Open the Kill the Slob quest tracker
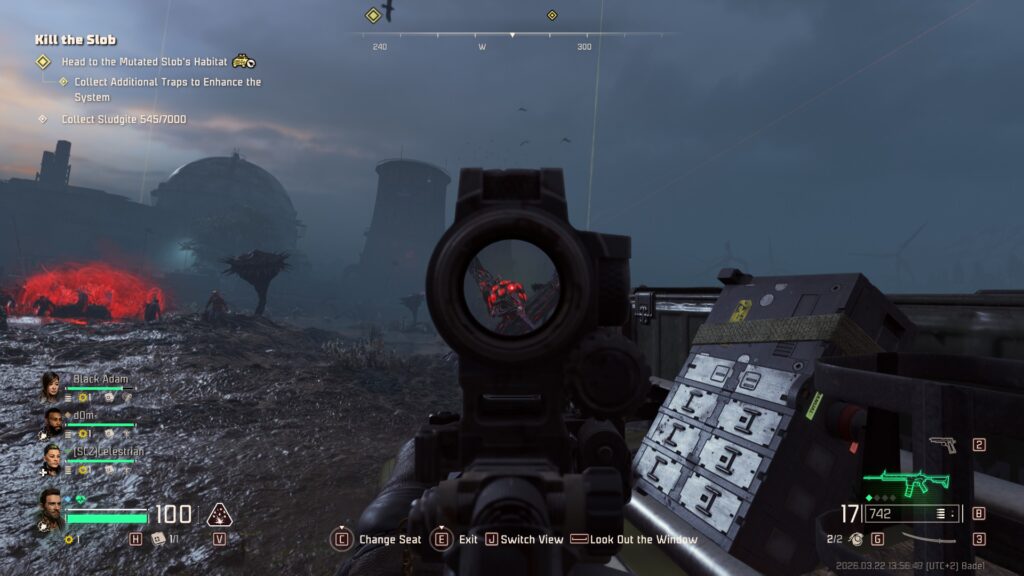 (x=76, y=40)
